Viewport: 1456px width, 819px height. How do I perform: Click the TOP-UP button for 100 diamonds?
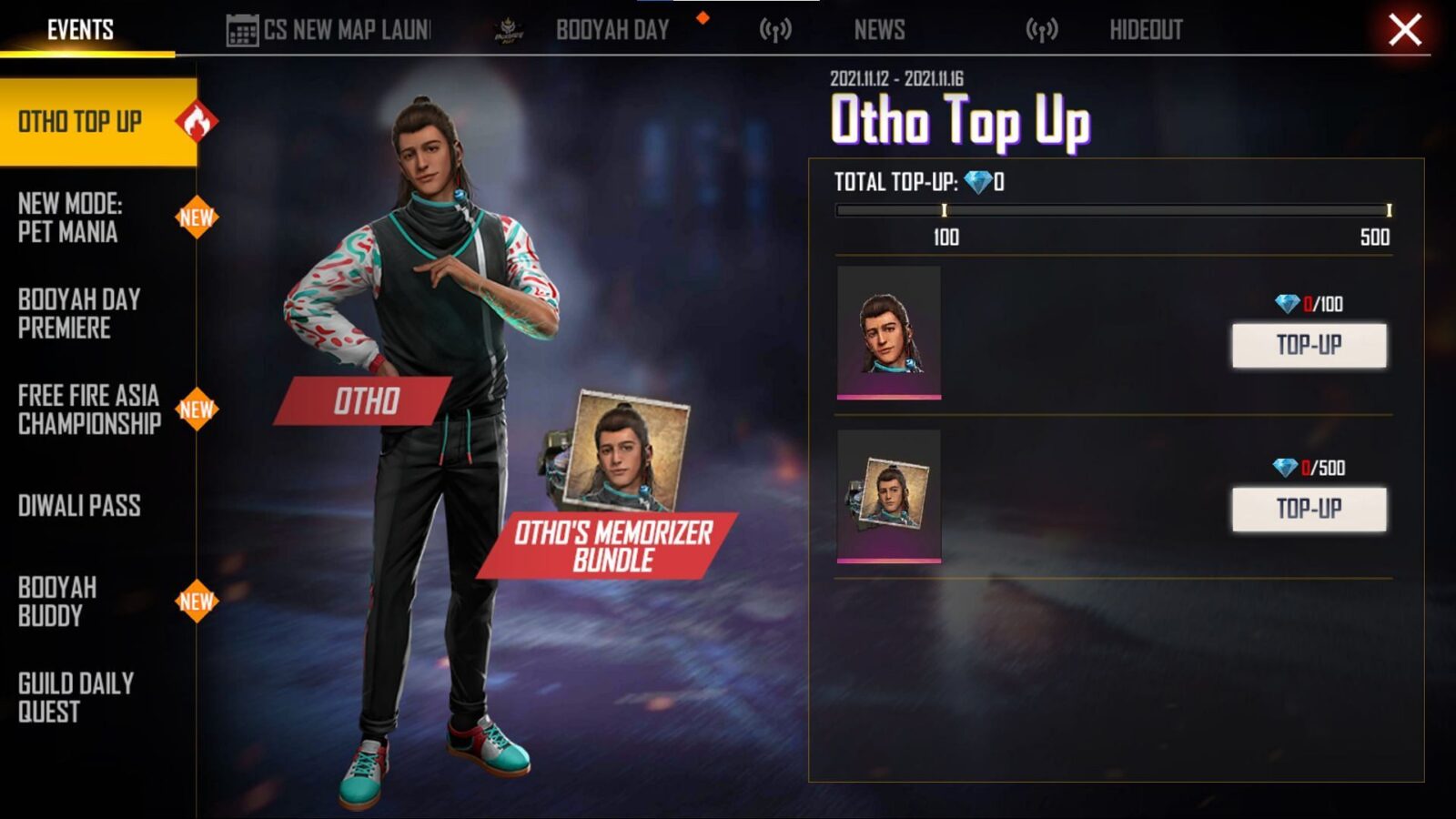[x=1308, y=347]
